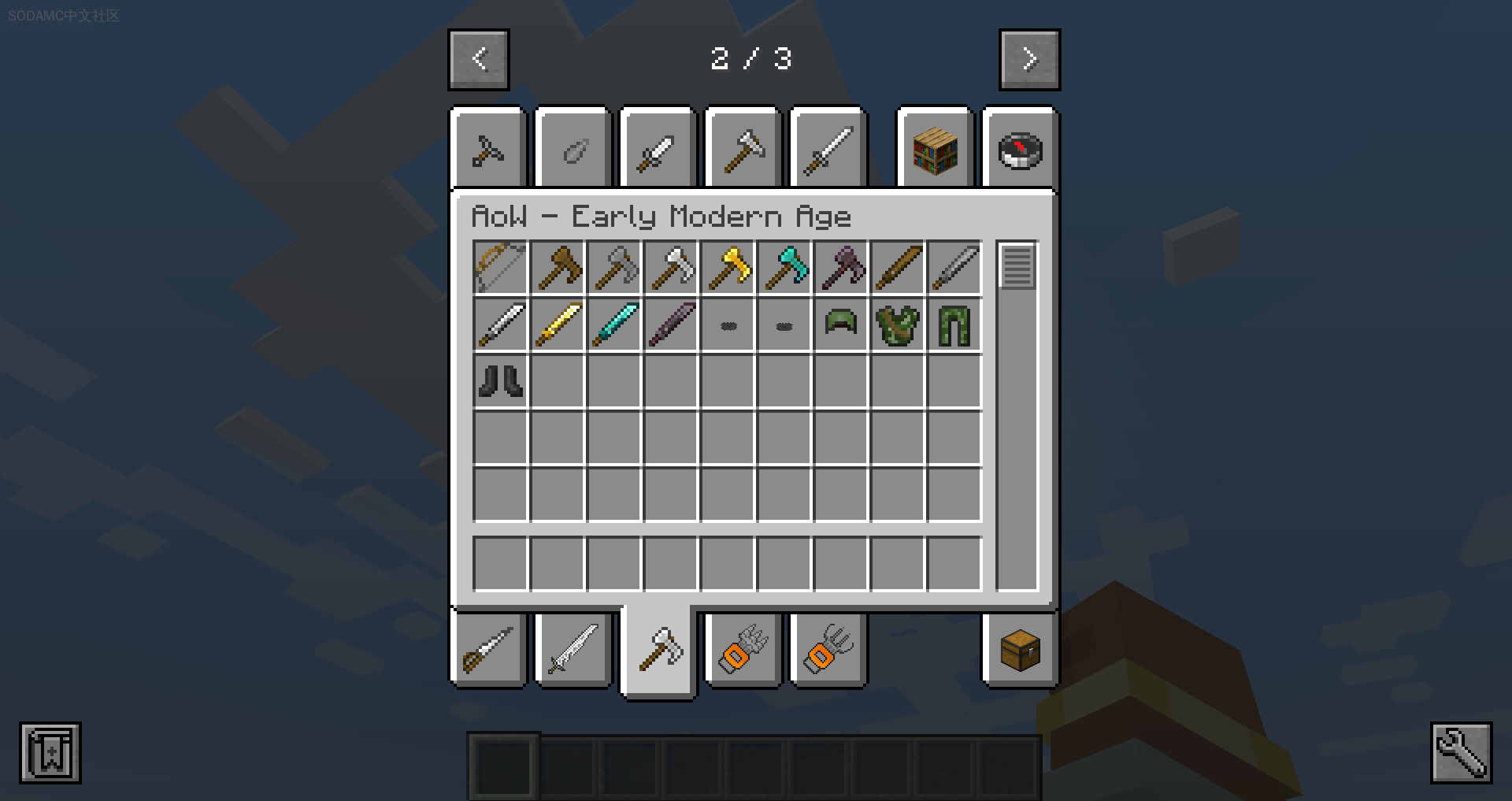This screenshot has height=801, width=1512.
Task: Go to the next creative tab page
Action: coord(1029,59)
